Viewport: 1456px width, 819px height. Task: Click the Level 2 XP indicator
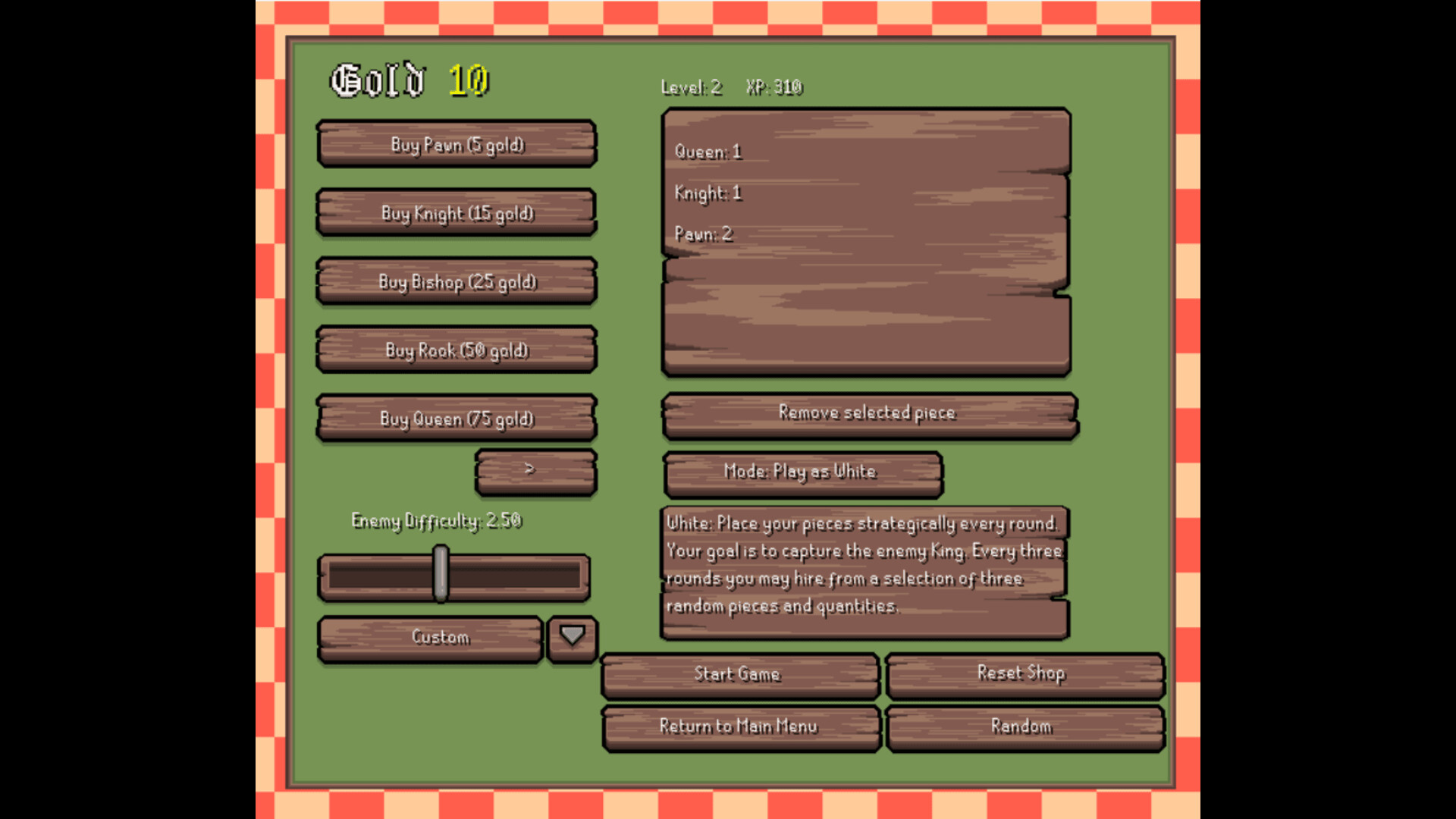(730, 88)
